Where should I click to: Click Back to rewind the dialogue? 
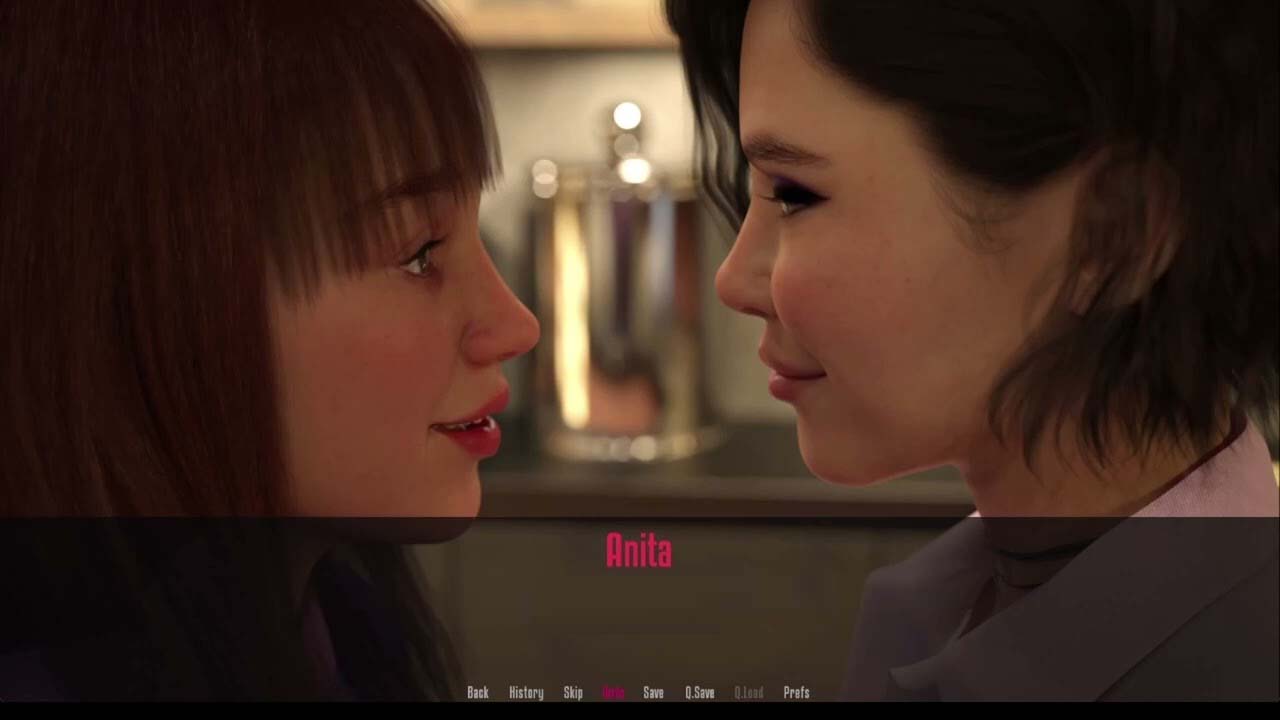tap(478, 691)
